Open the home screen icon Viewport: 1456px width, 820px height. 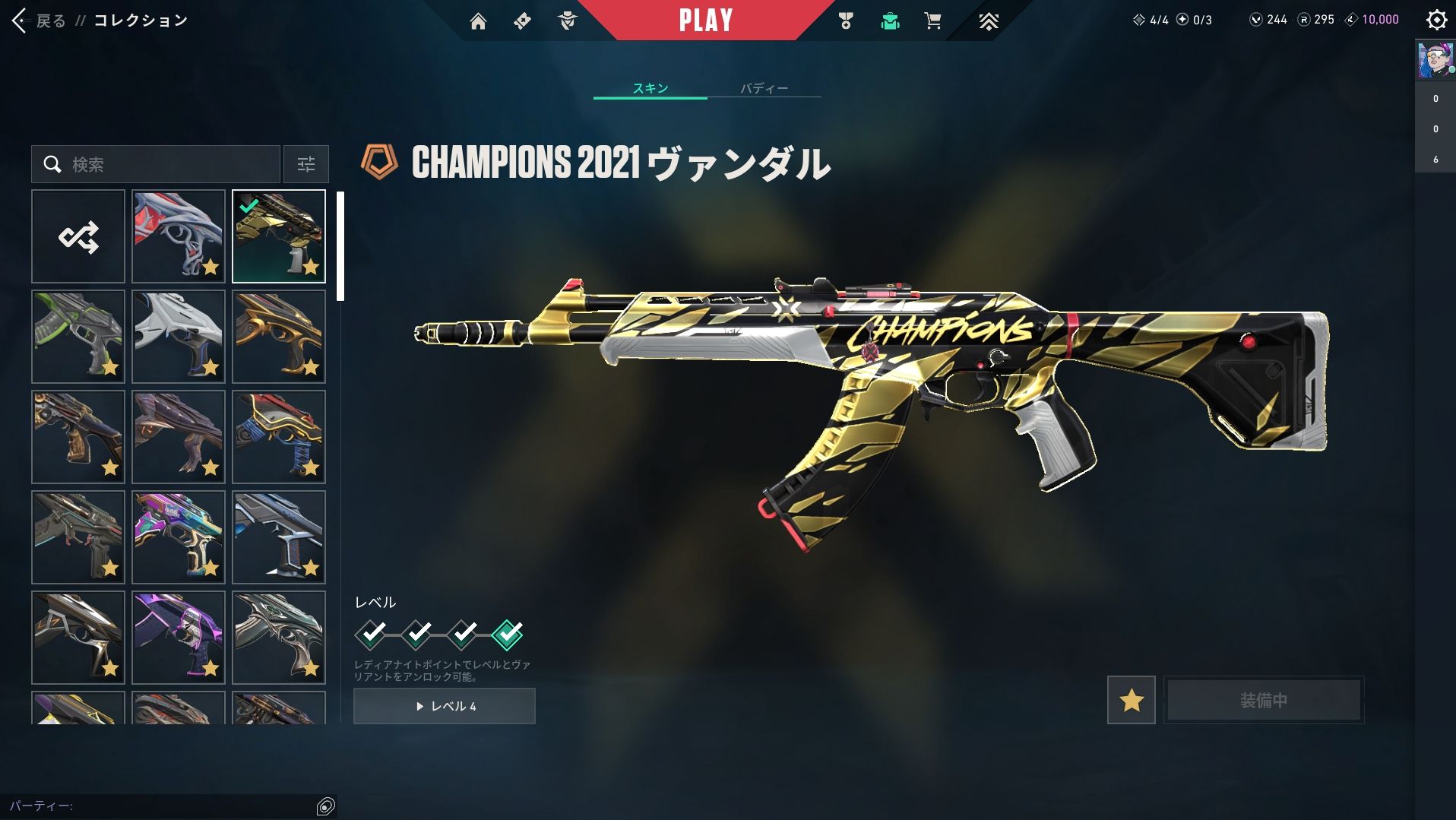click(478, 21)
